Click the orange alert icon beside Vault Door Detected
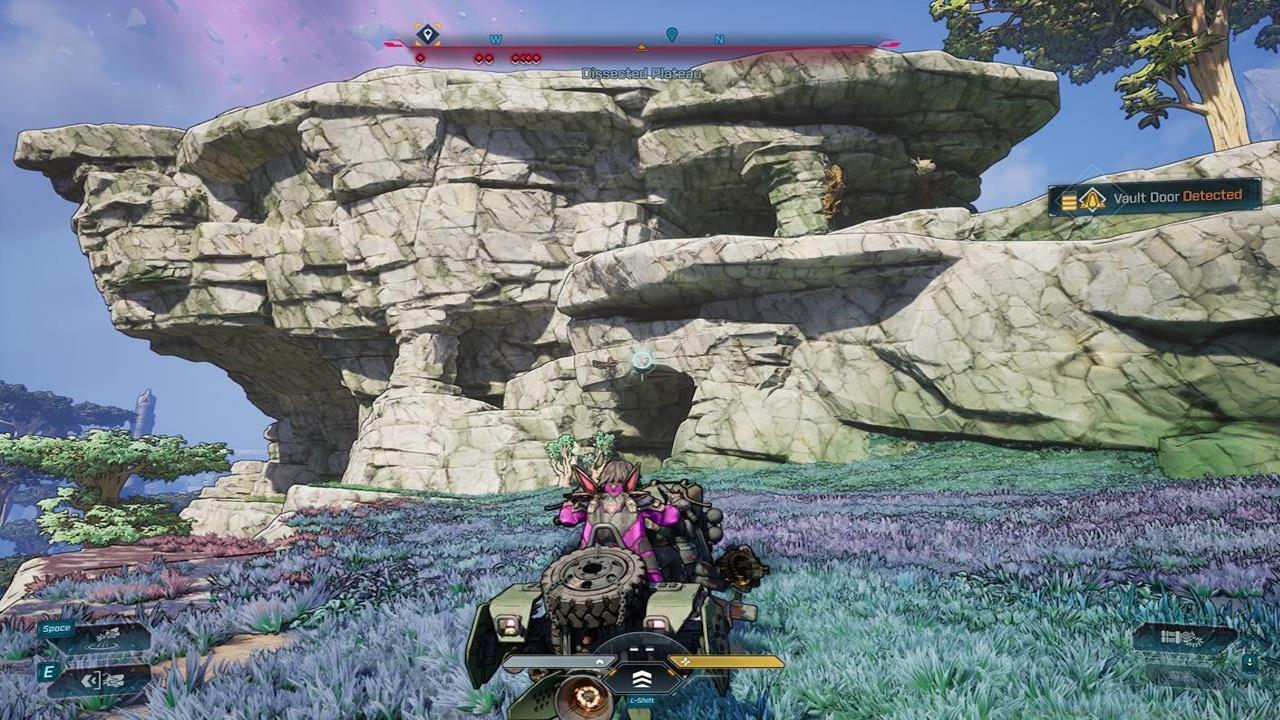This screenshot has width=1280, height=720. point(1092,198)
